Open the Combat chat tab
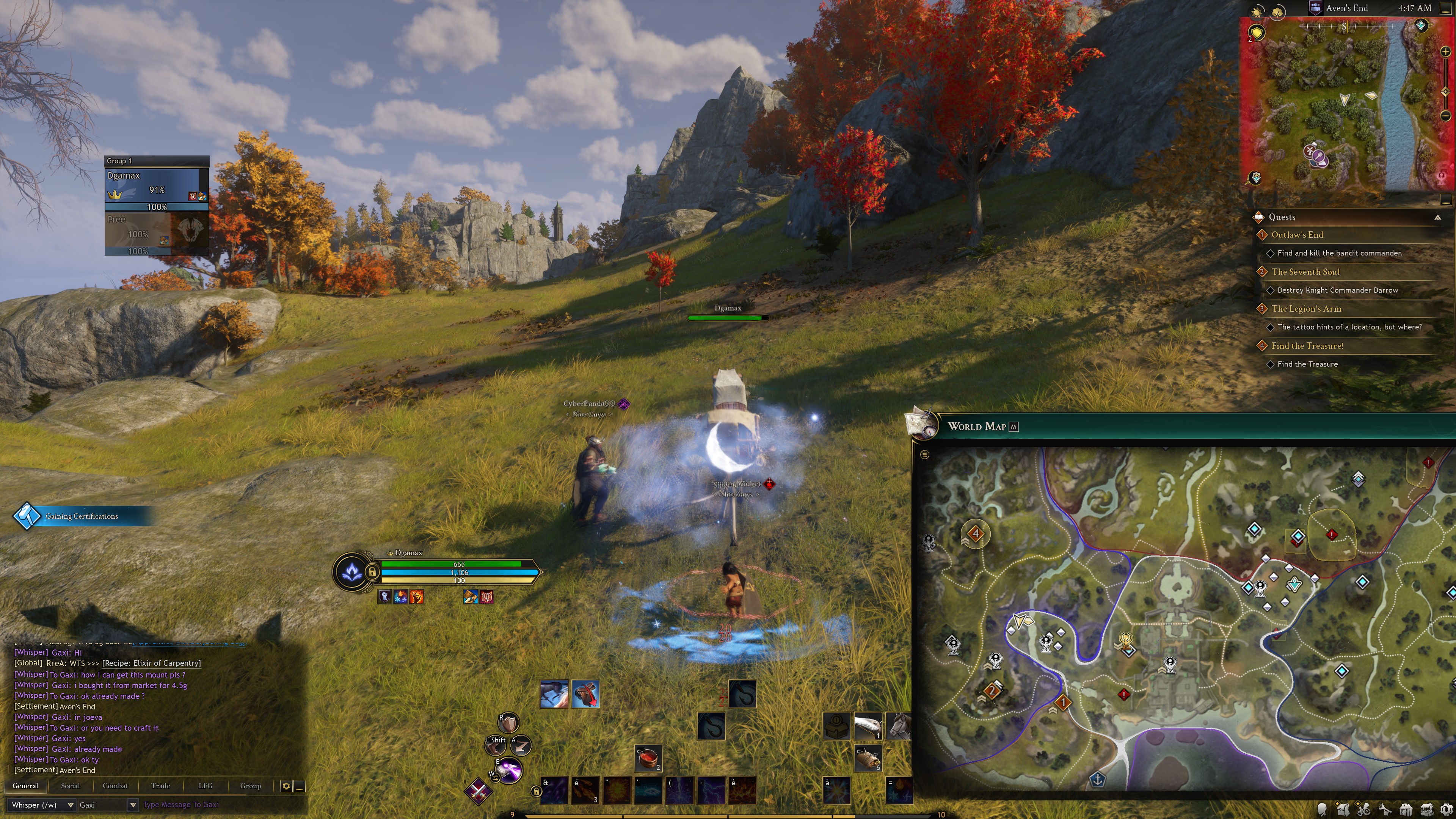The width and height of the screenshot is (1456, 819). coord(115,786)
